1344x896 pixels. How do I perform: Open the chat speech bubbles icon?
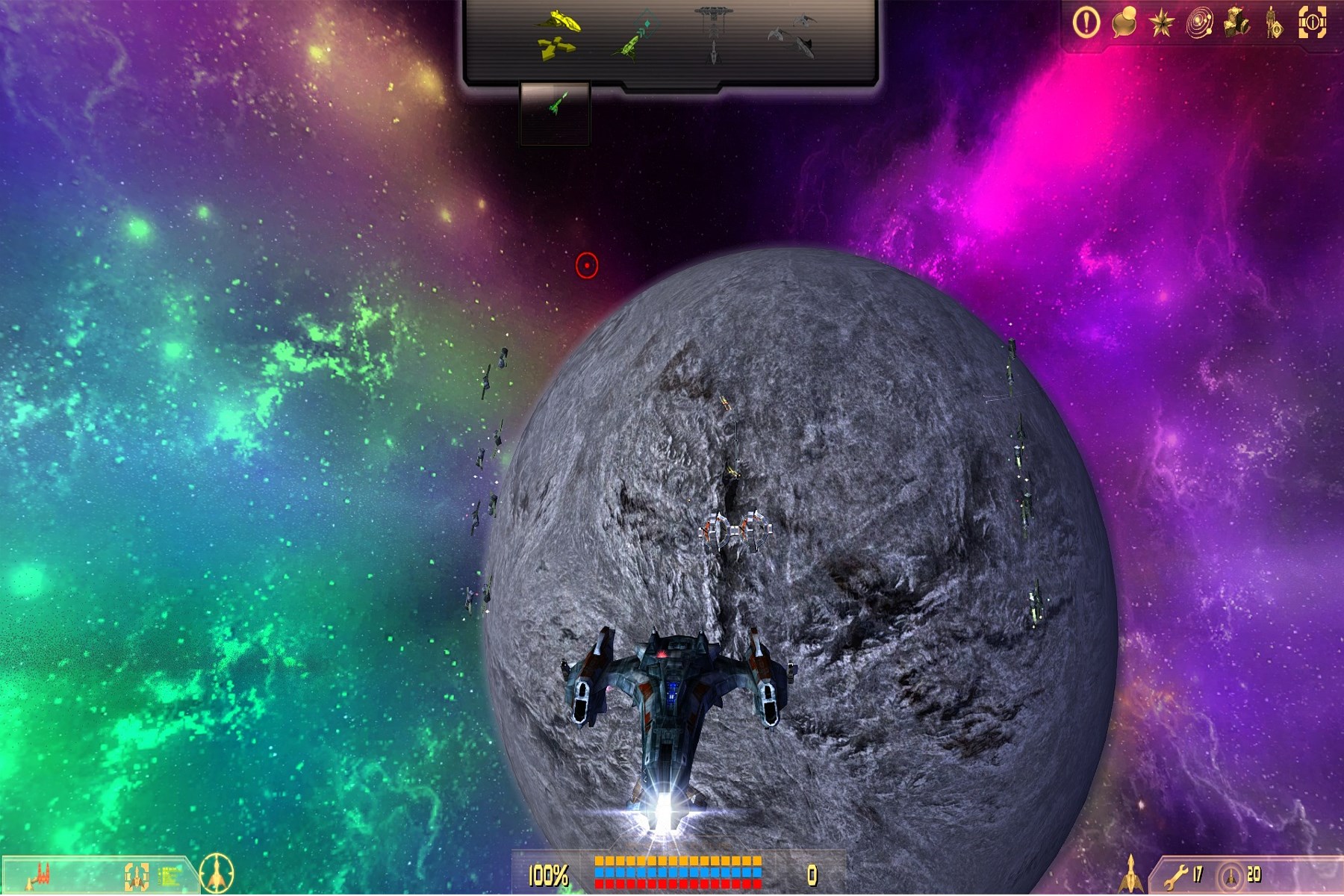click(x=1124, y=23)
